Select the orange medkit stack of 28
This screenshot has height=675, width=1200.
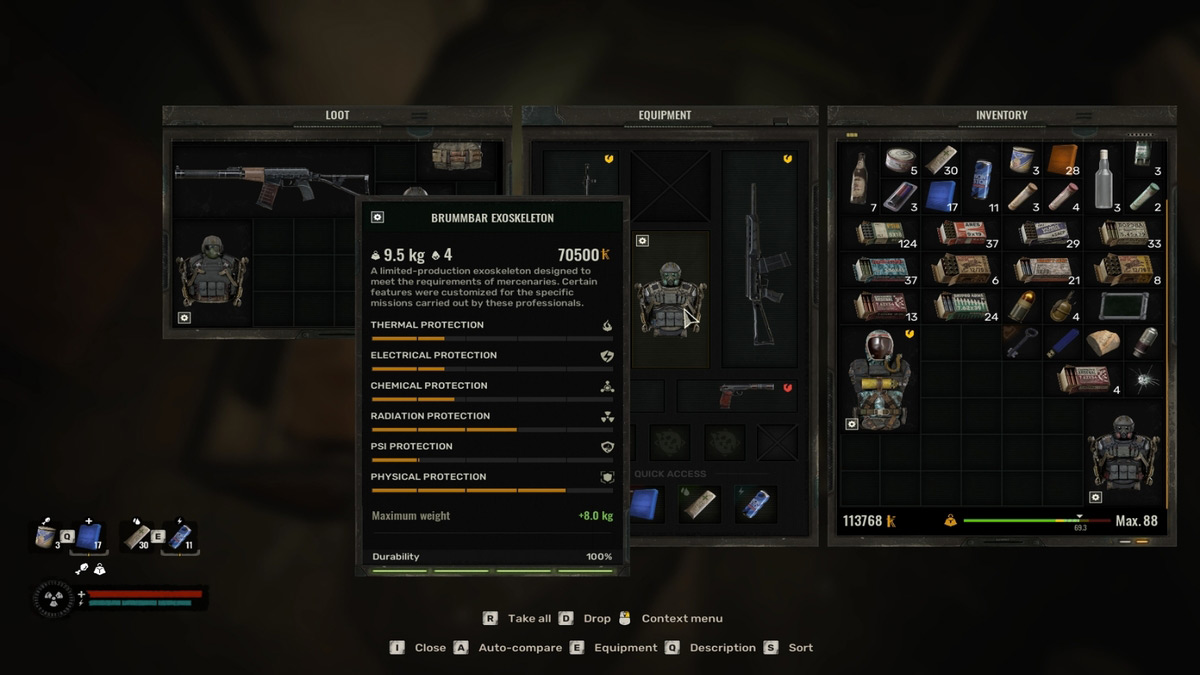1061,160
